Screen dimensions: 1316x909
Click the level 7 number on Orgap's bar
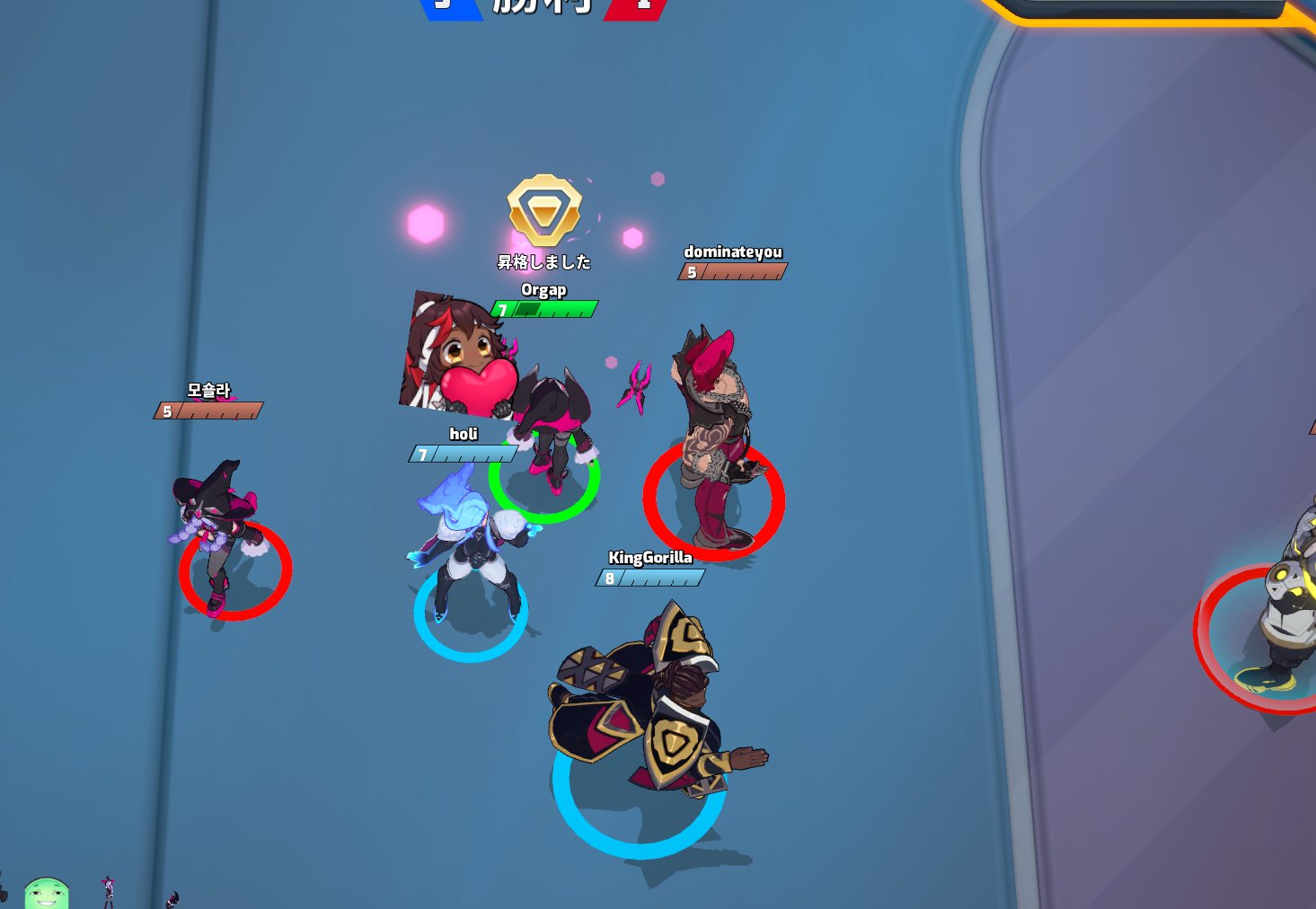(x=504, y=307)
